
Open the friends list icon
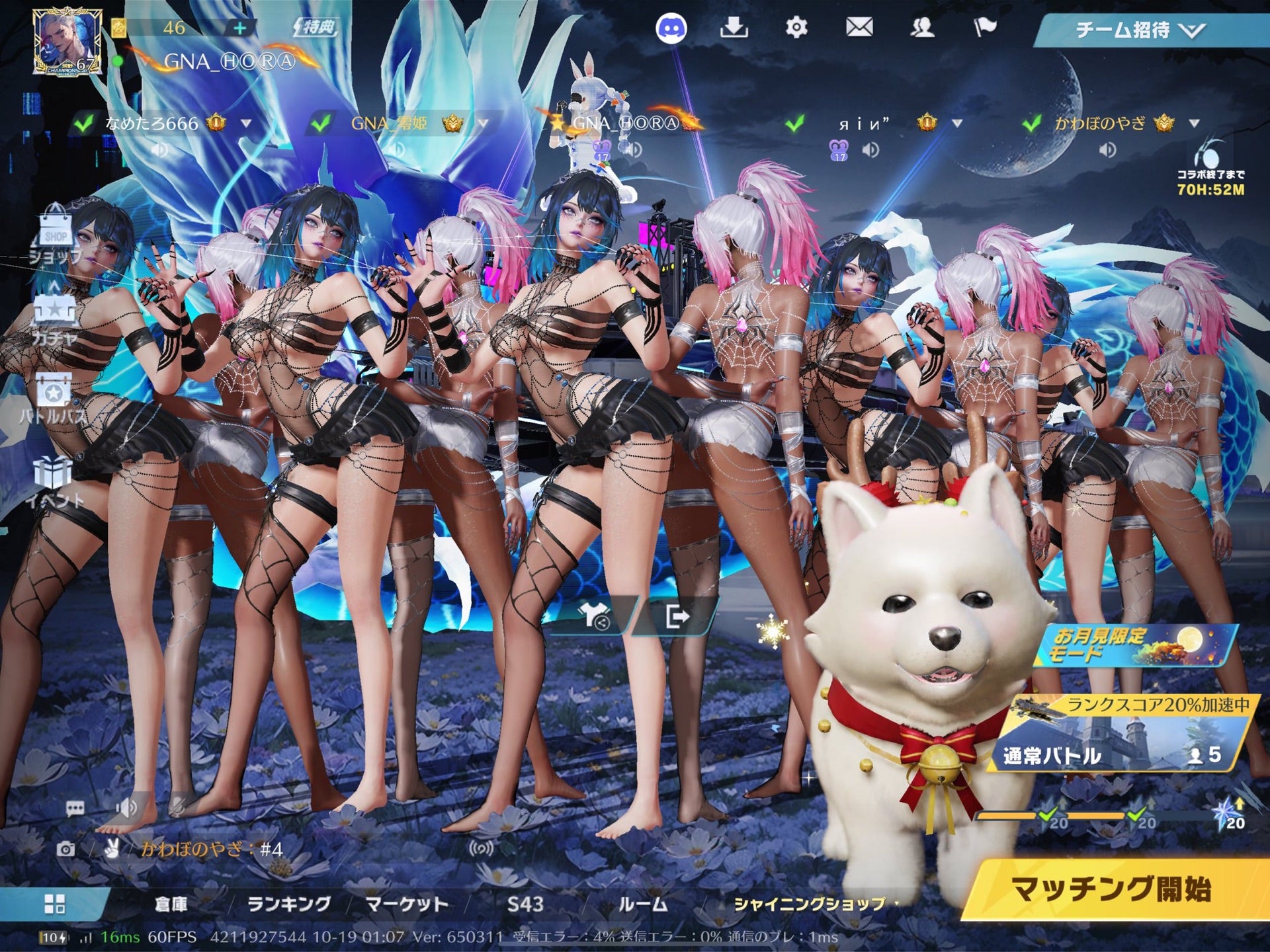921,28
